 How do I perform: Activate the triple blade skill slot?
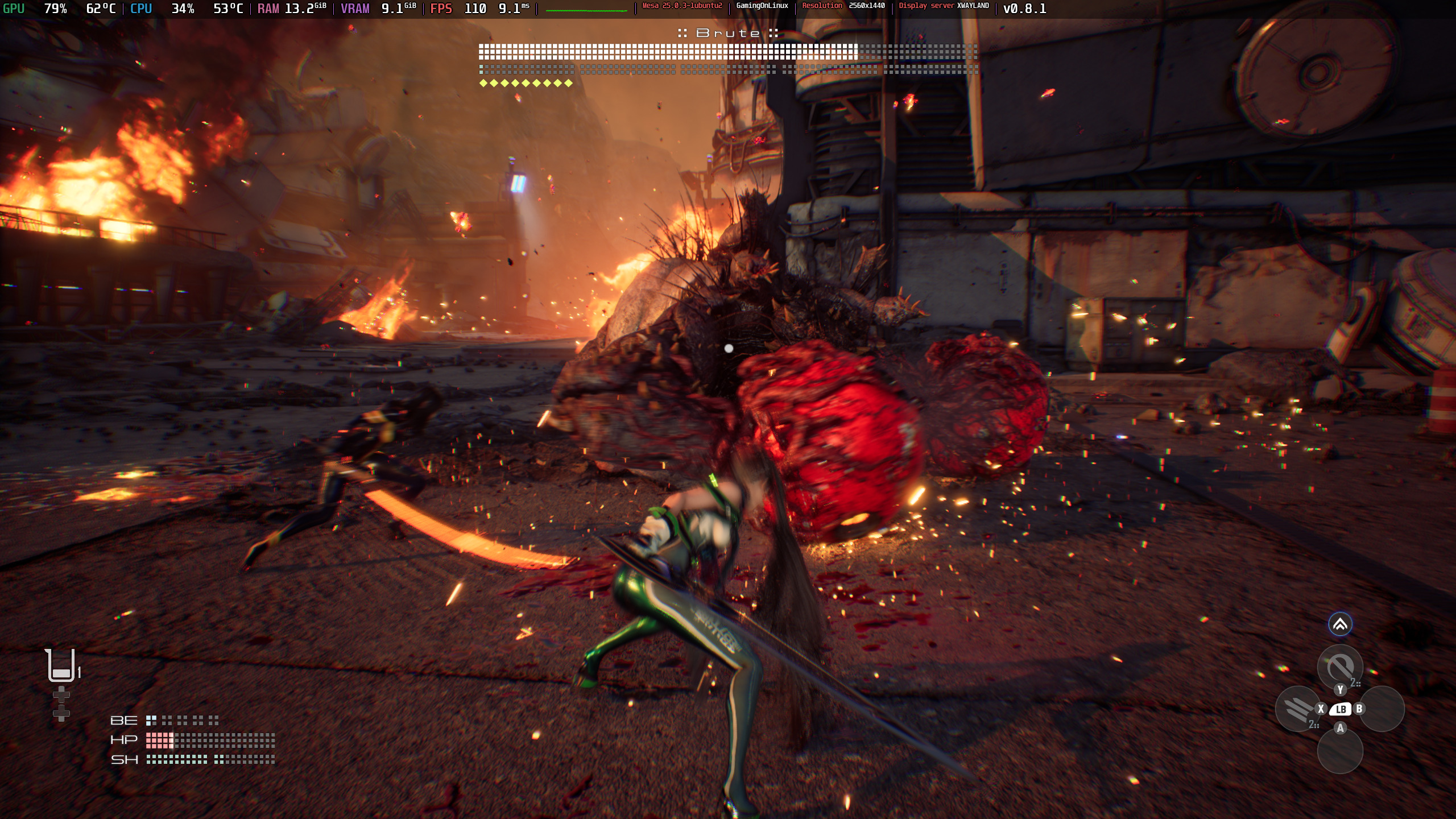1297,709
